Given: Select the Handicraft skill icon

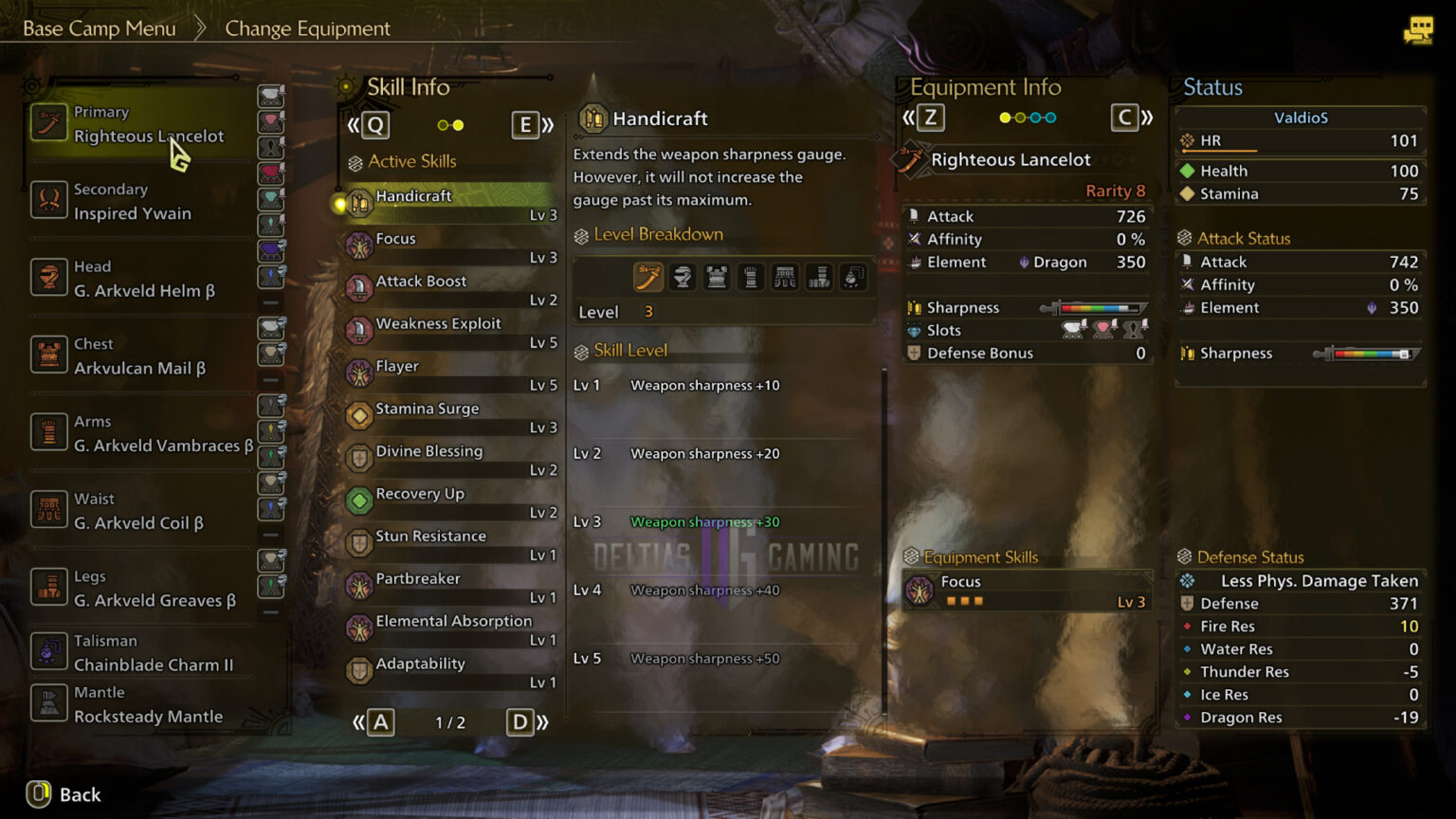Looking at the screenshot, I should click(360, 201).
